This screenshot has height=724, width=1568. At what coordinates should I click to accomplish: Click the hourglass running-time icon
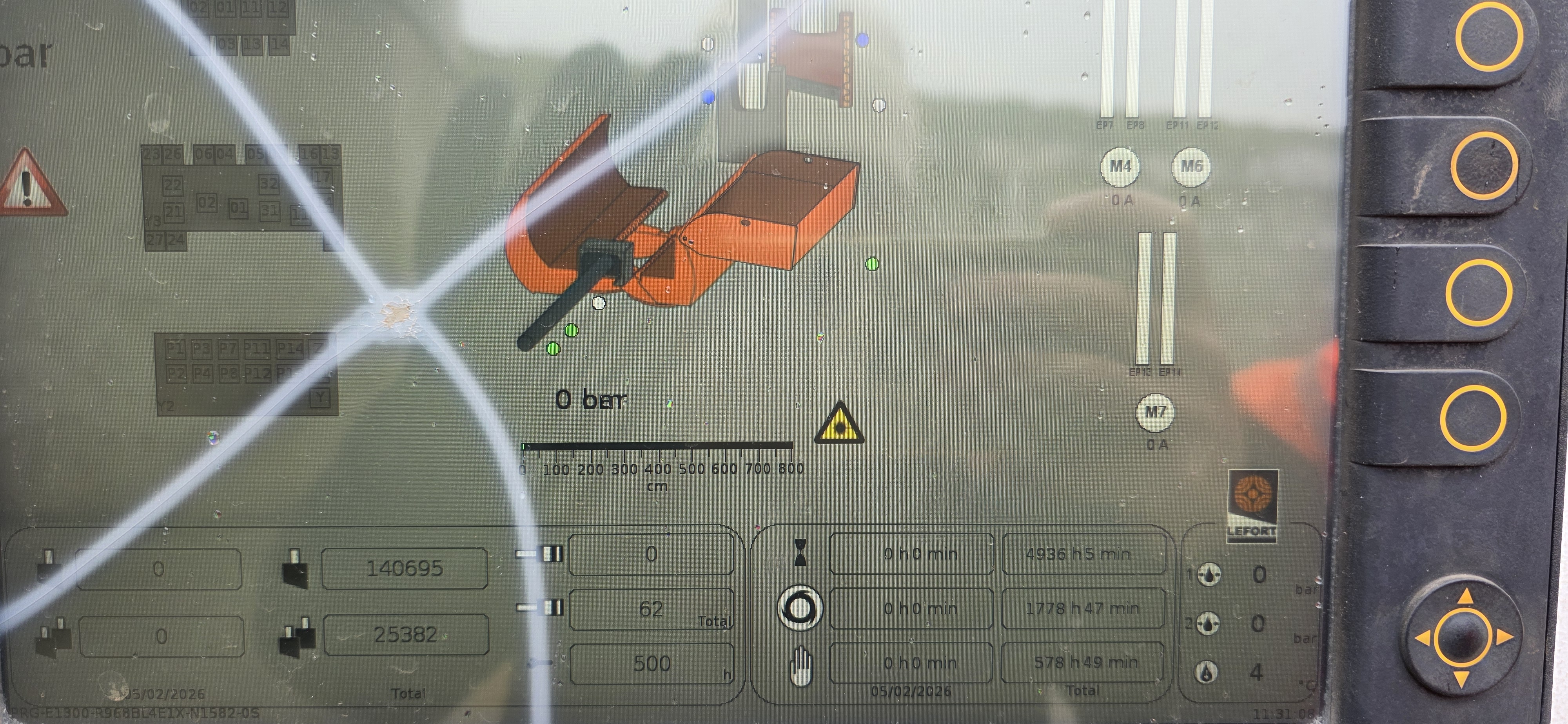point(800,553)
